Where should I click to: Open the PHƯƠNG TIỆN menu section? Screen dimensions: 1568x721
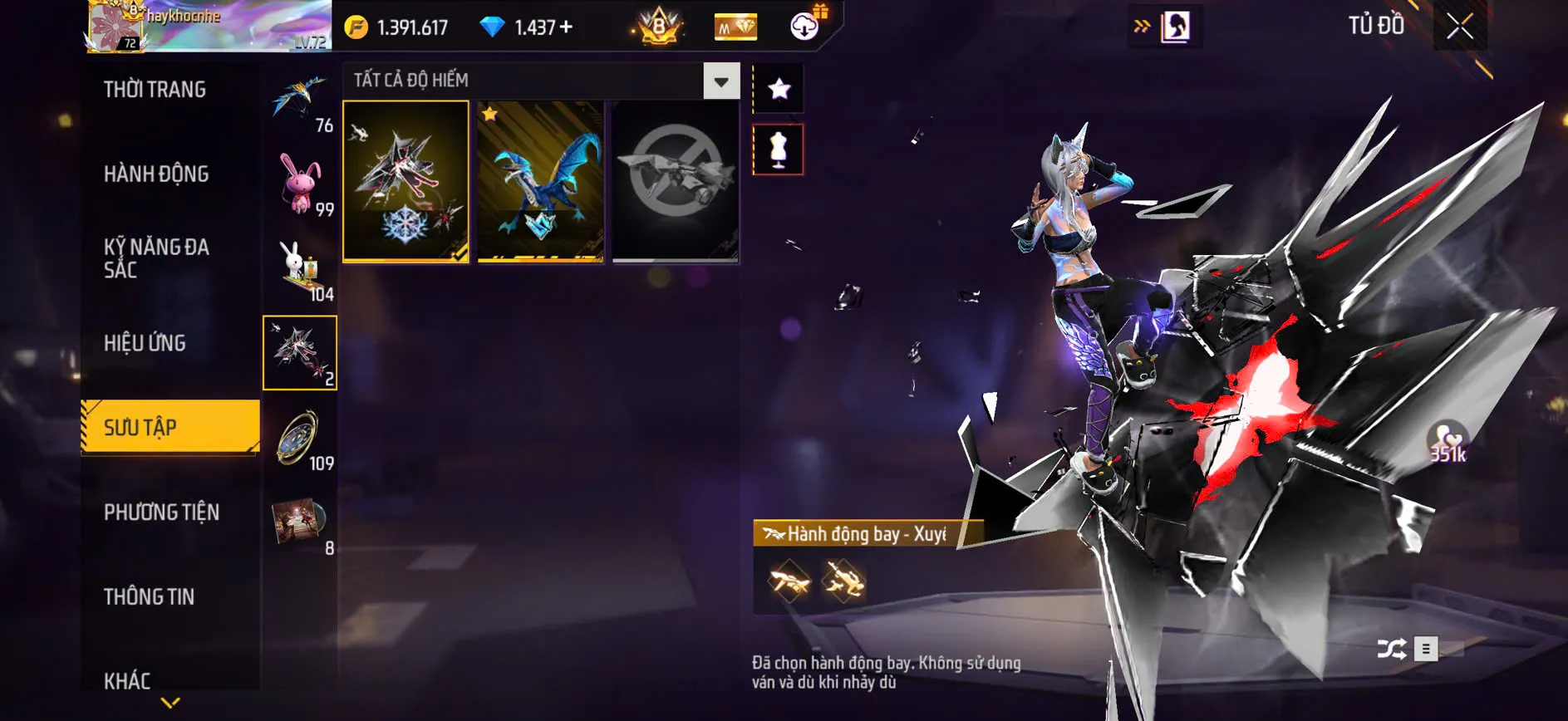pyautogui.click(x=160, y=513)
